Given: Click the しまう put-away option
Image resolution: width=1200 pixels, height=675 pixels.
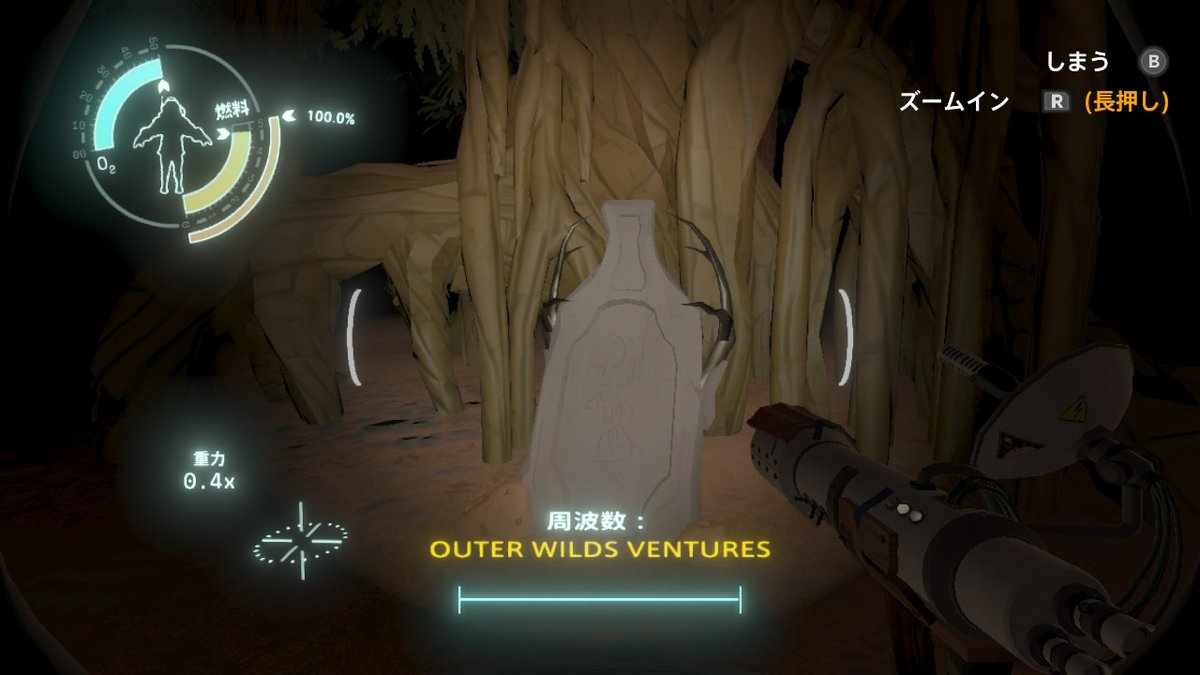Looking at the screenshot, I should (1077, 62).
